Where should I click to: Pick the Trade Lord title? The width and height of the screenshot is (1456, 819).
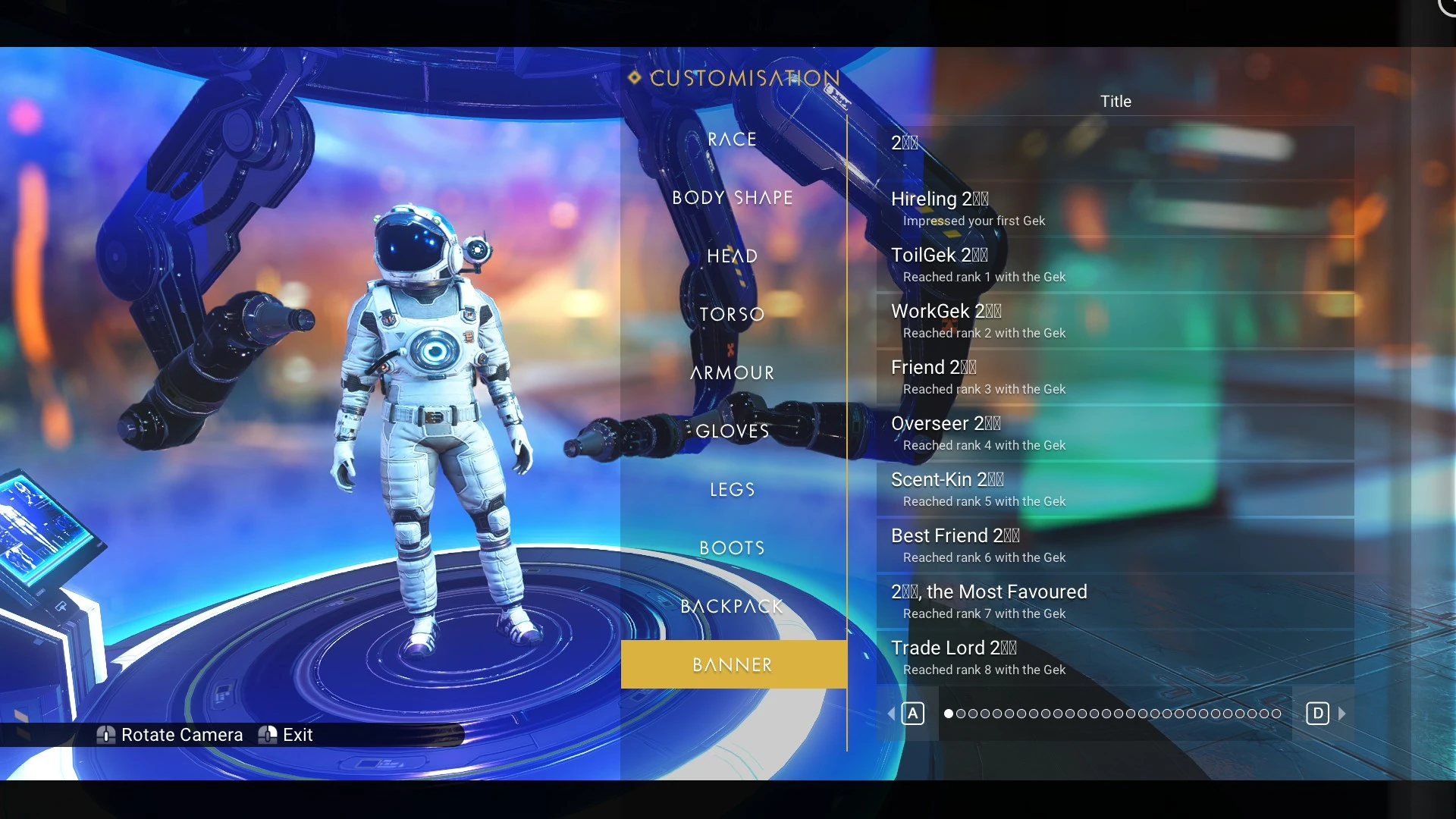[x=1115, y=657]
